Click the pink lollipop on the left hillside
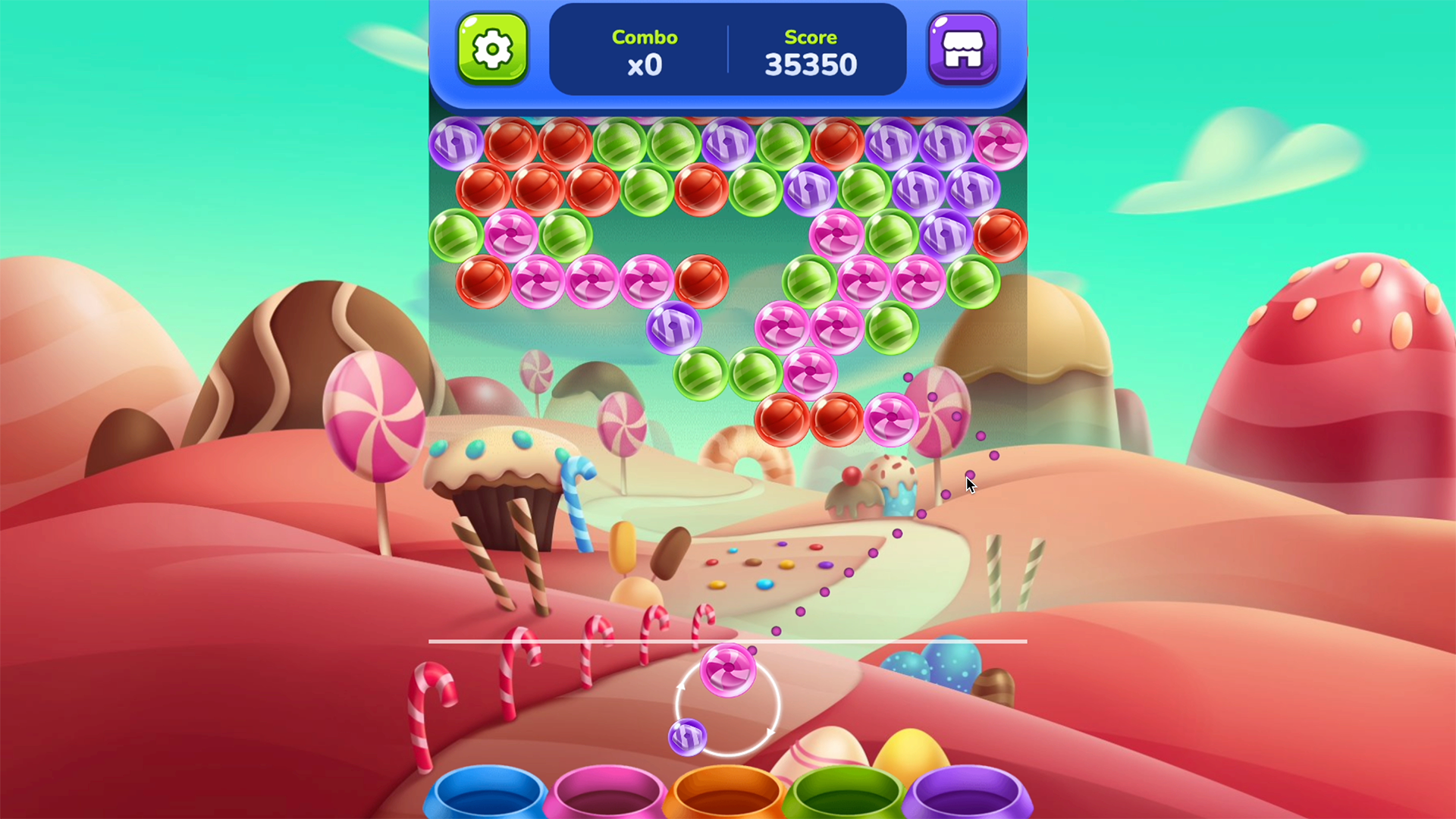 click(378, 413)
